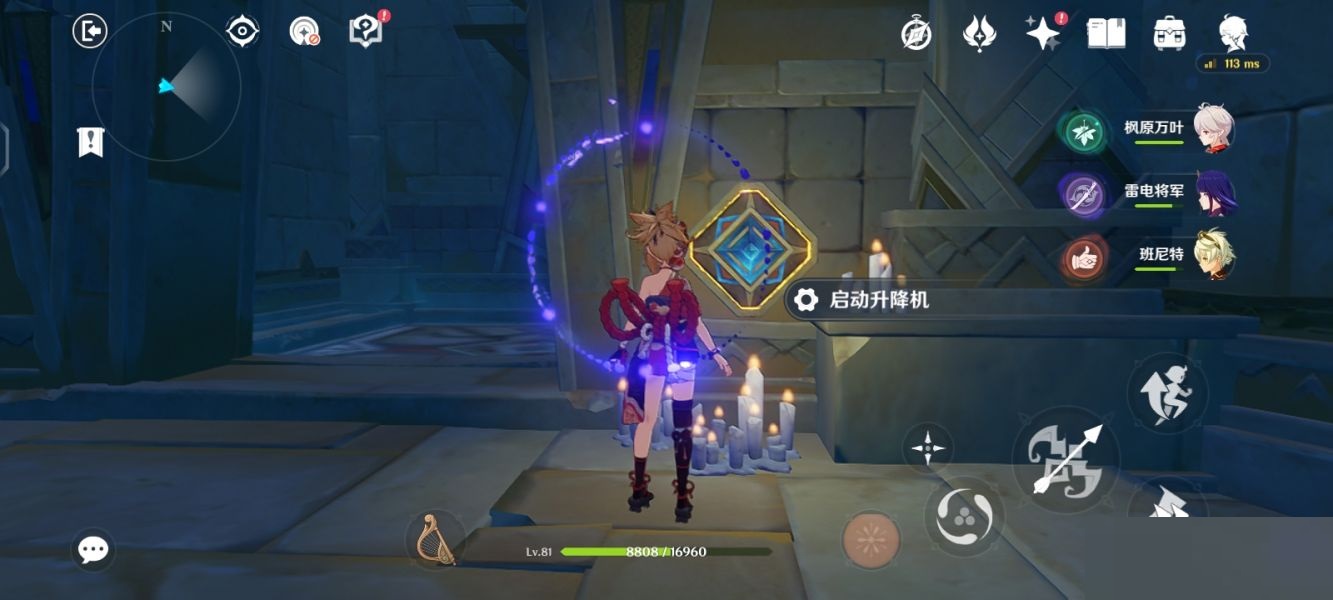Tap the bow normal attack button
The image size is (1333, 600).
[1066, 459]
